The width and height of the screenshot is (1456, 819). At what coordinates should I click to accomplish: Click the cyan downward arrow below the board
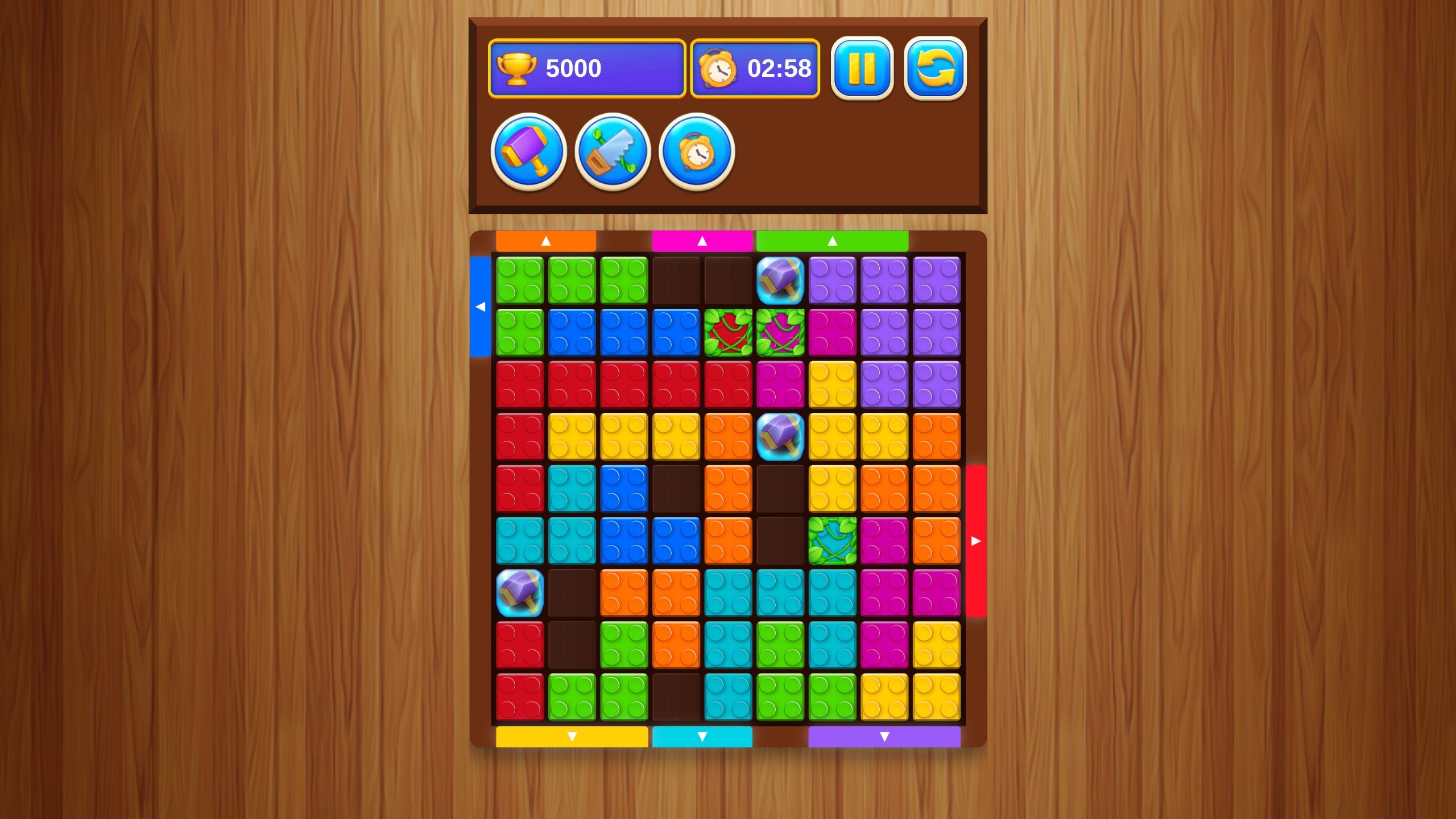pyautogui.click(x=702, y=737)
